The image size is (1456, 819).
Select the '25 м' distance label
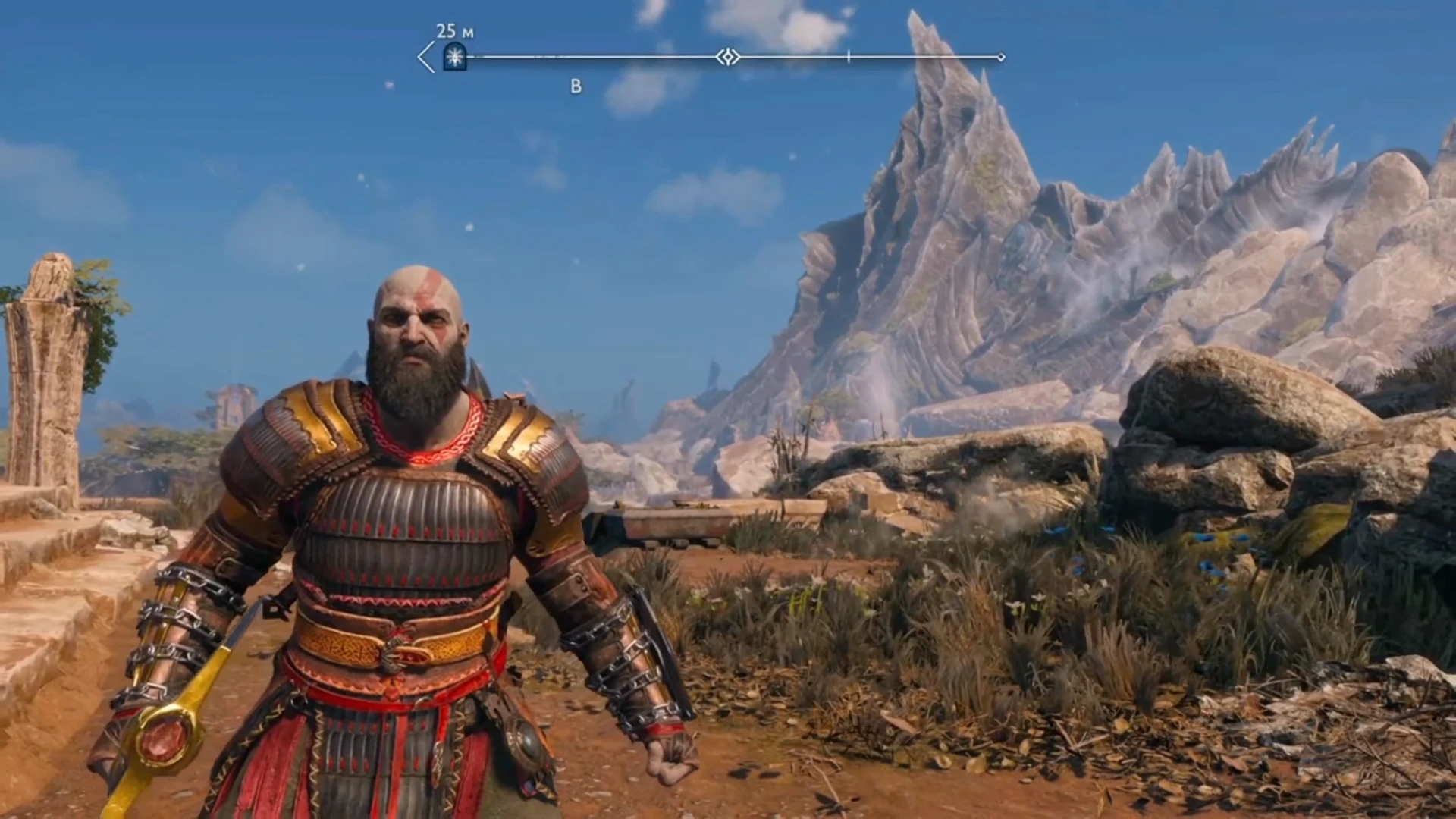tap(450, 31)
